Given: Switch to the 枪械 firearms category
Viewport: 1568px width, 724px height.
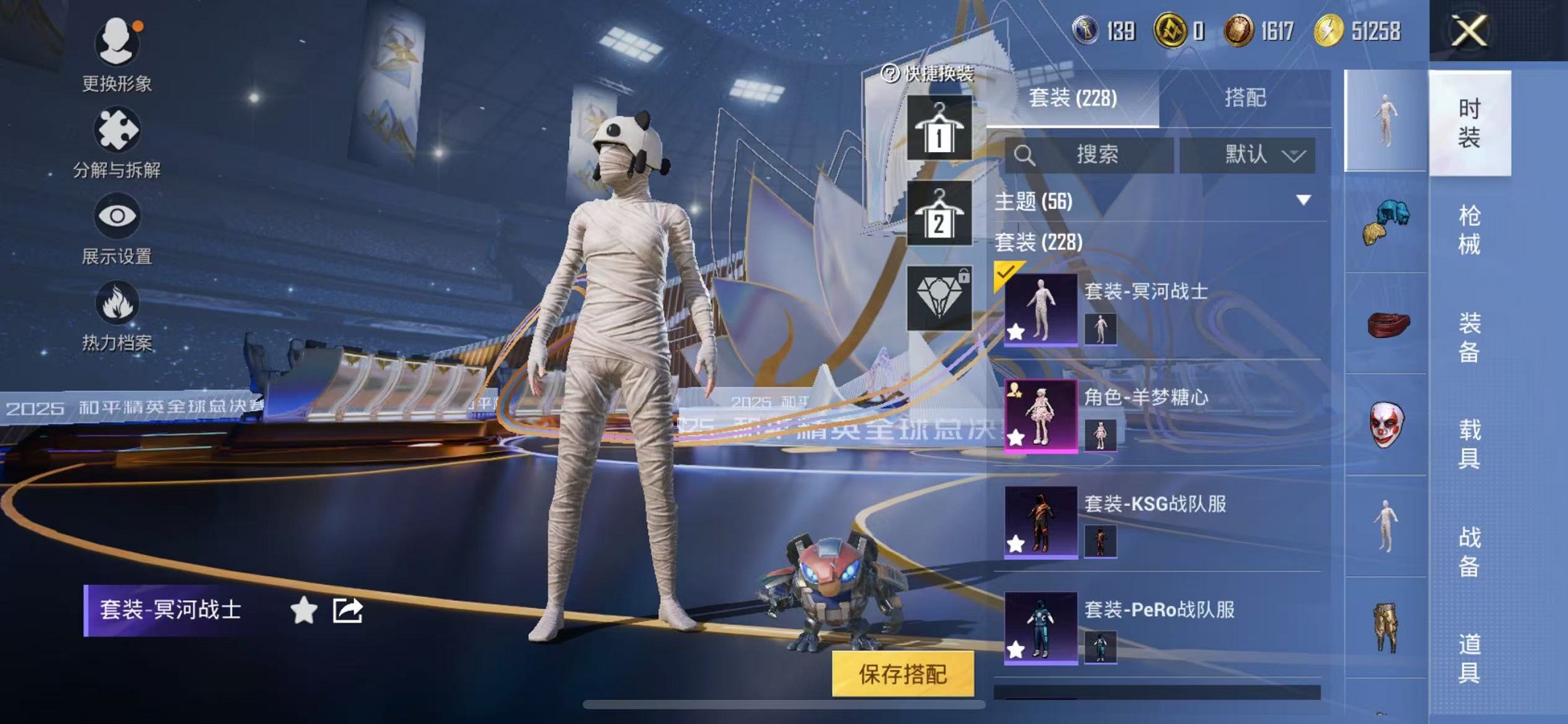Looking at the screenshot, I should [x=1468, y=229].
